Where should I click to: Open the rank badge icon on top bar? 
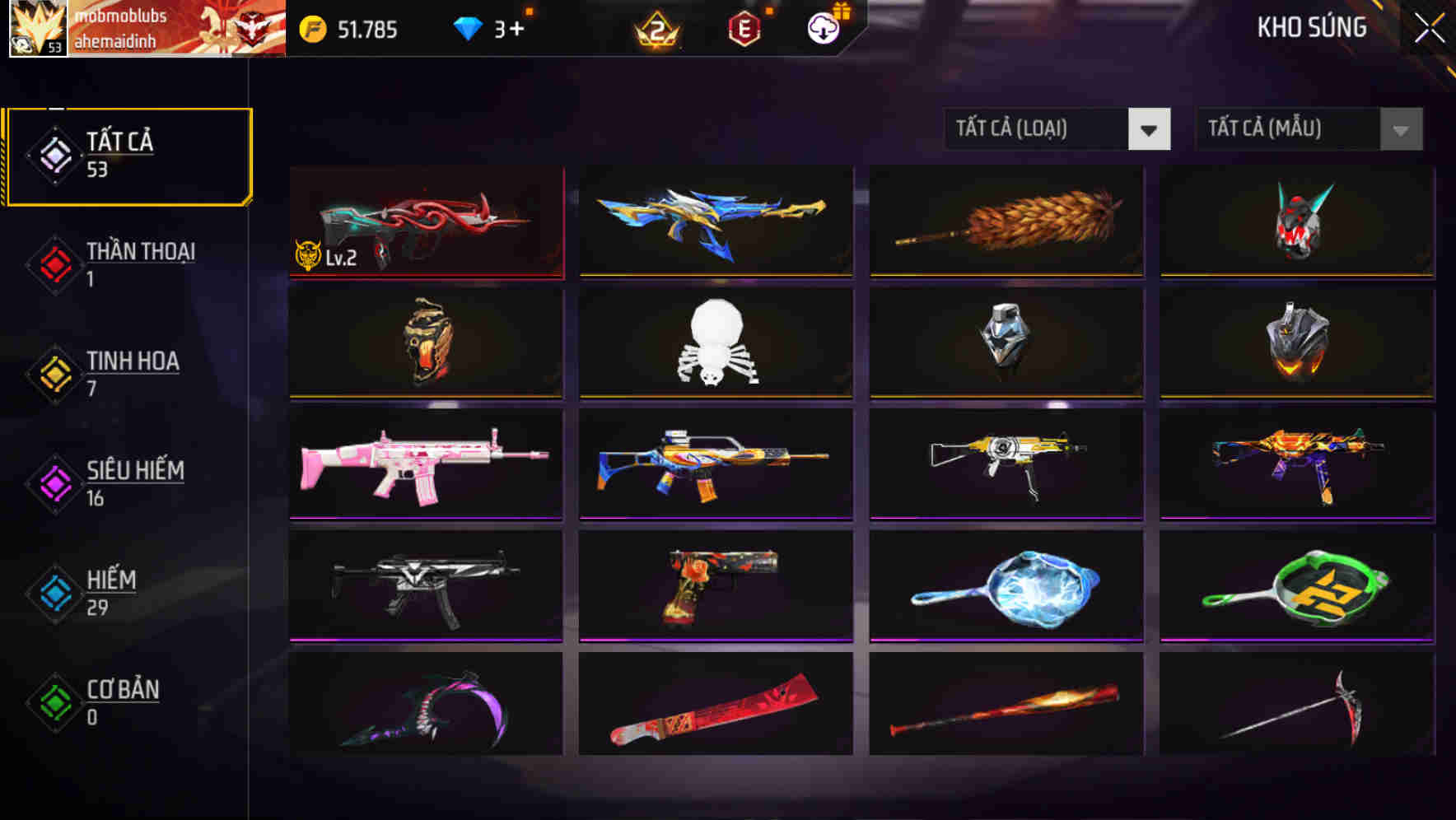click(x=655, y=30)
